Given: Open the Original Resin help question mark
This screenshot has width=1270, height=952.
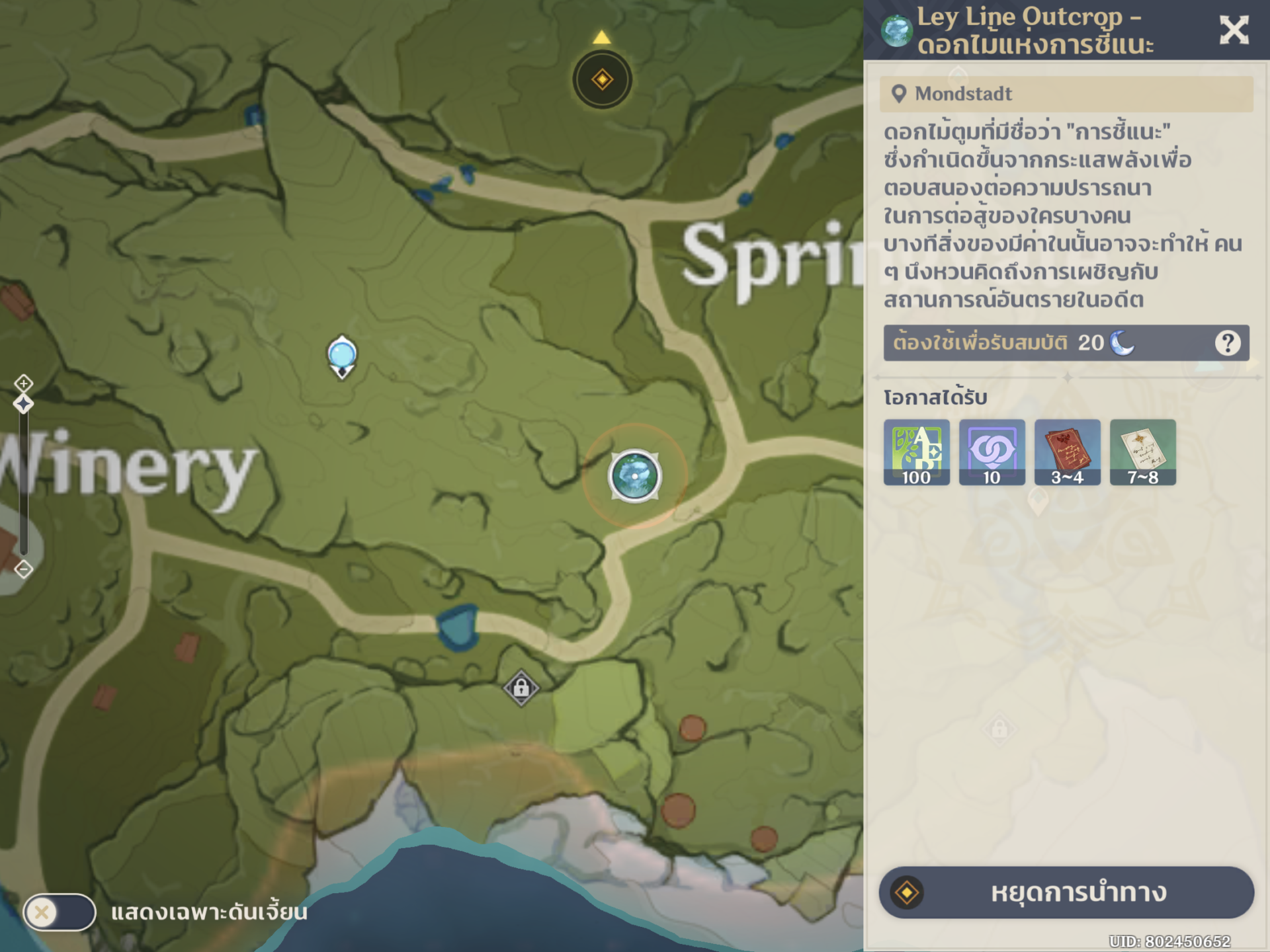Looking at the screenshot, I should 1227,342.
